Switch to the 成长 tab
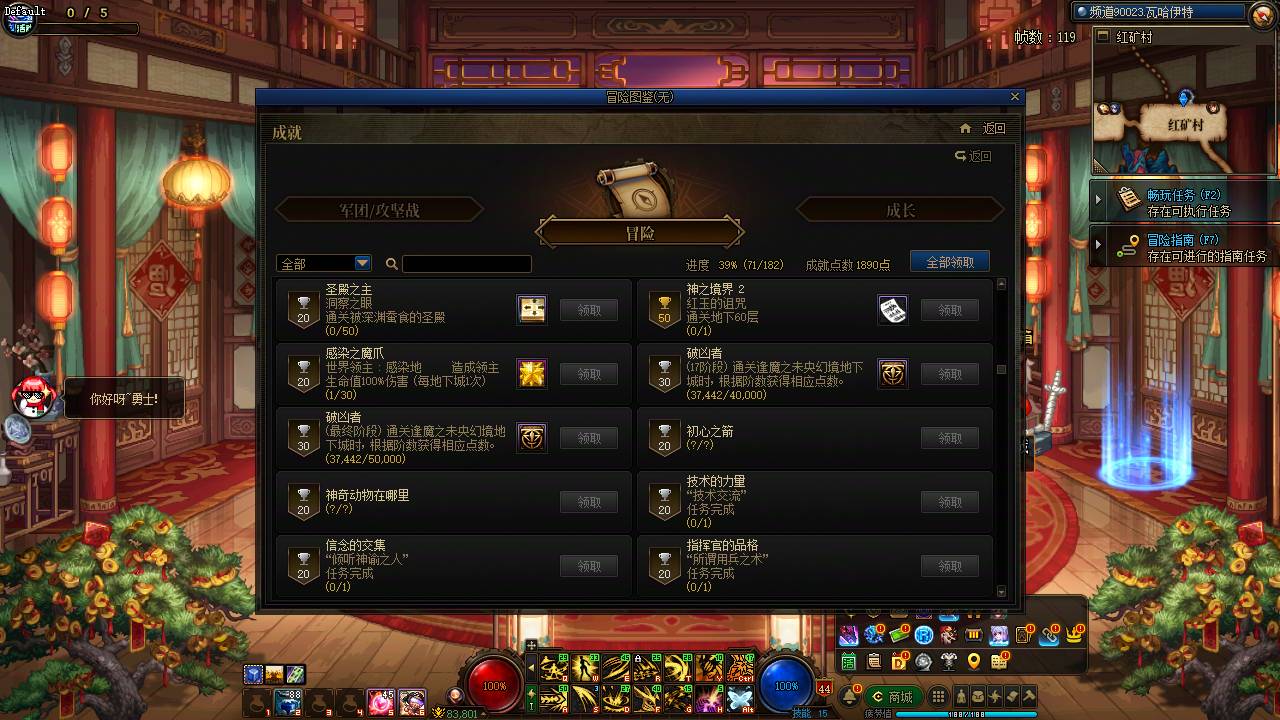Image resolution: width=1280 pixels, height=720 pixels. (900, 209)
